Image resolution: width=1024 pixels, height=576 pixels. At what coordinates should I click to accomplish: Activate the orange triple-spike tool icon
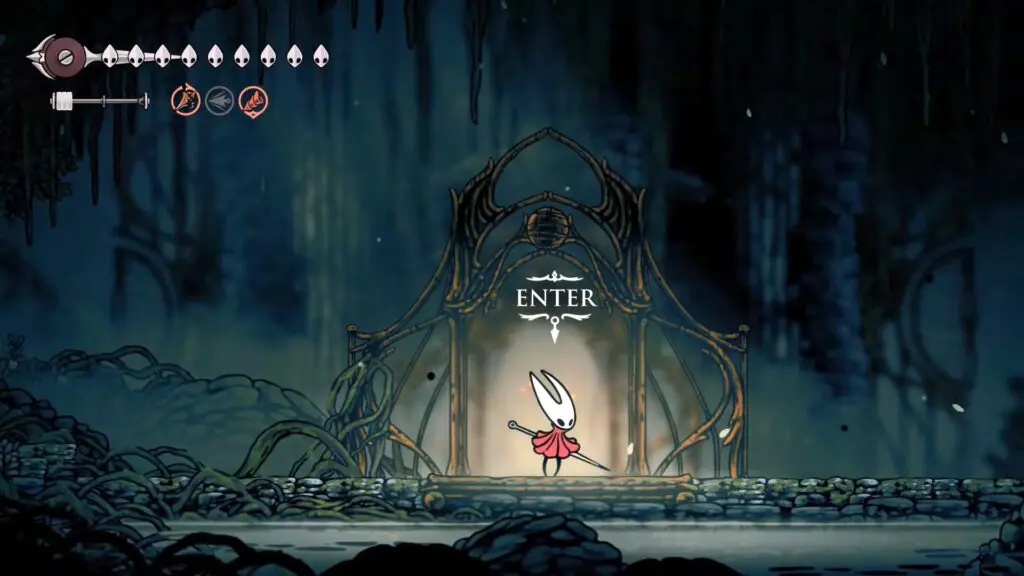185,100
